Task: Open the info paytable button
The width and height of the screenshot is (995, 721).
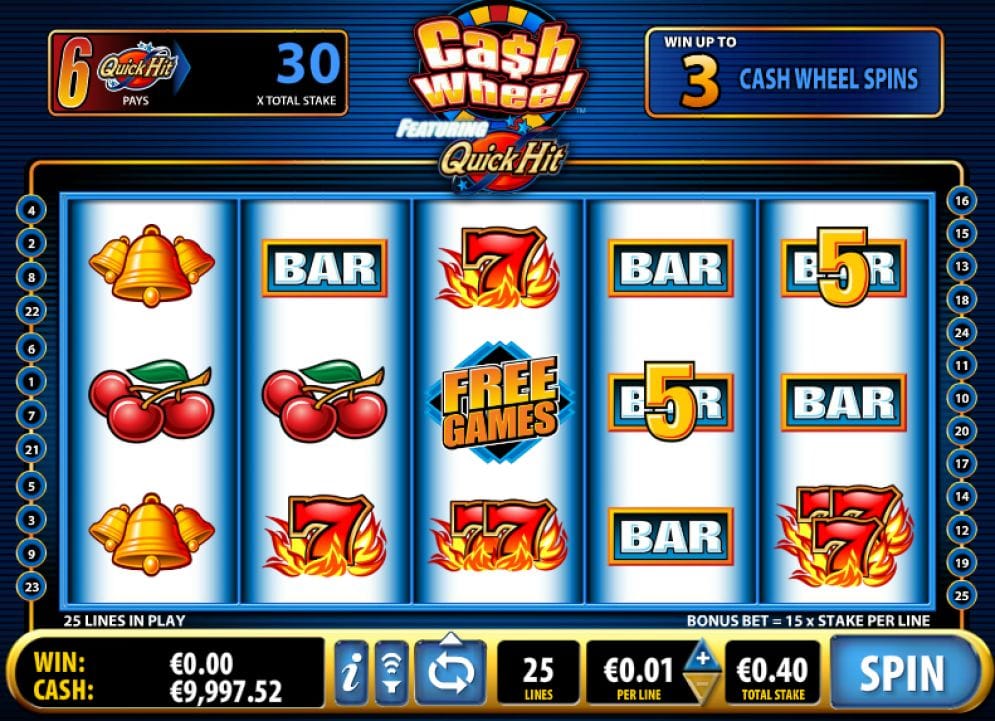Action: 350,673
